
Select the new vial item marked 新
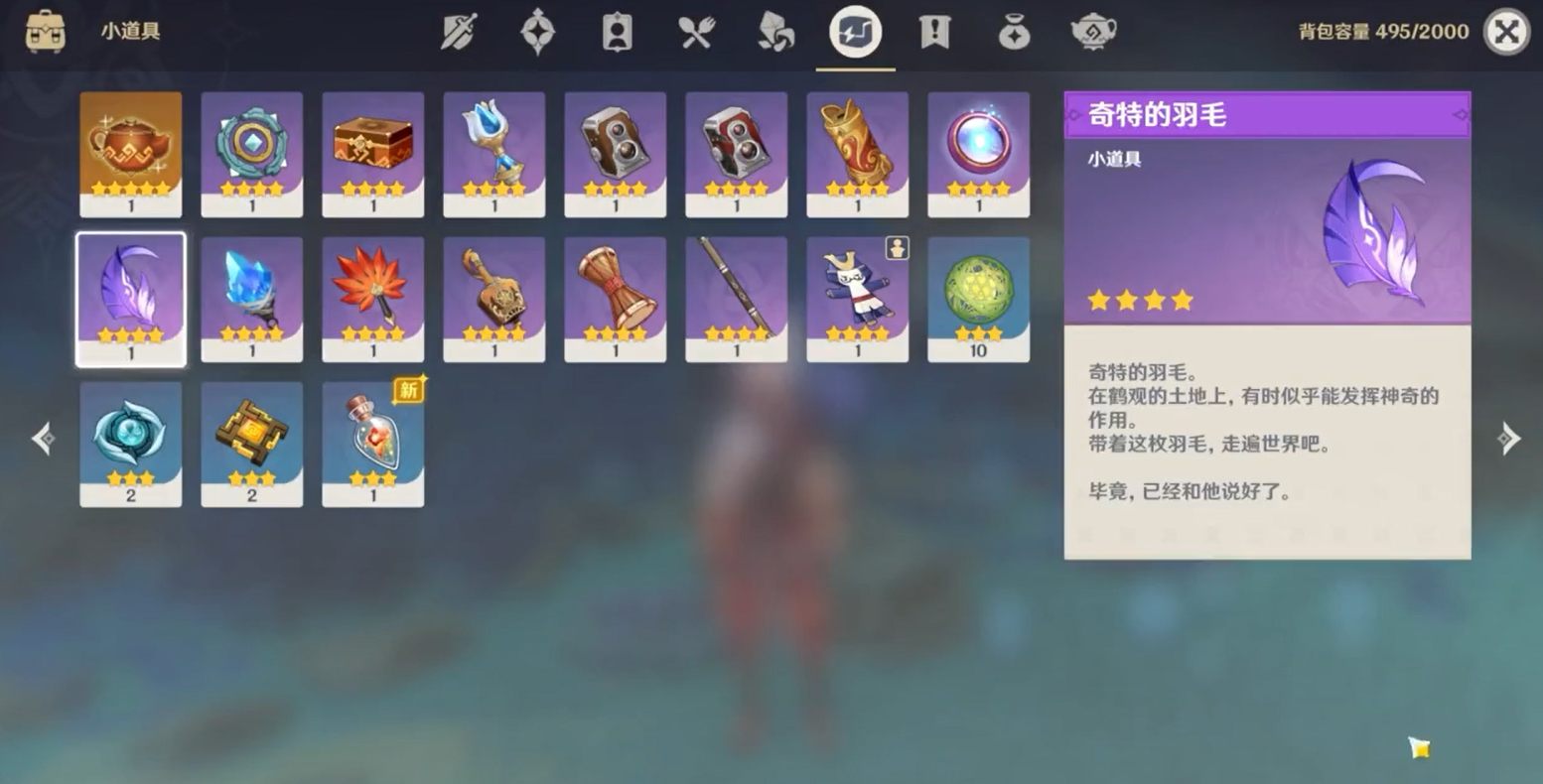pyautogui.click(x=372, y=442)
